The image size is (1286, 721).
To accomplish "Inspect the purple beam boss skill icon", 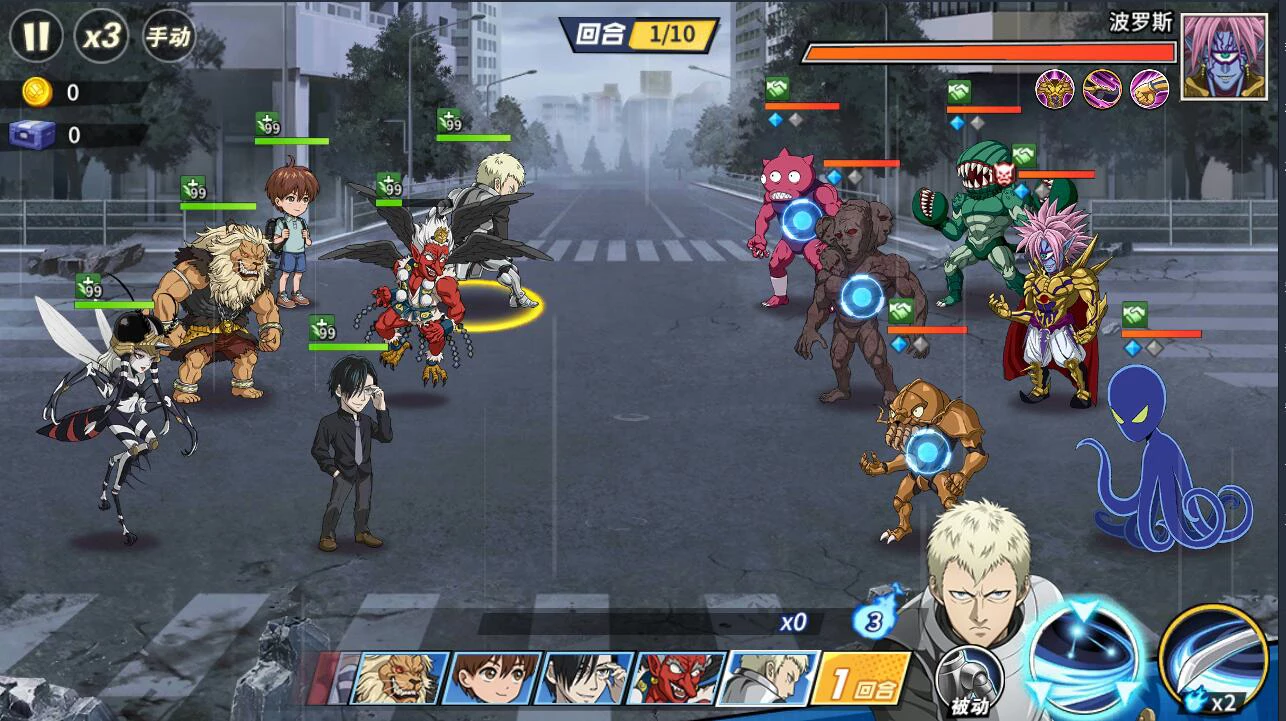I will click(1102, 89).
